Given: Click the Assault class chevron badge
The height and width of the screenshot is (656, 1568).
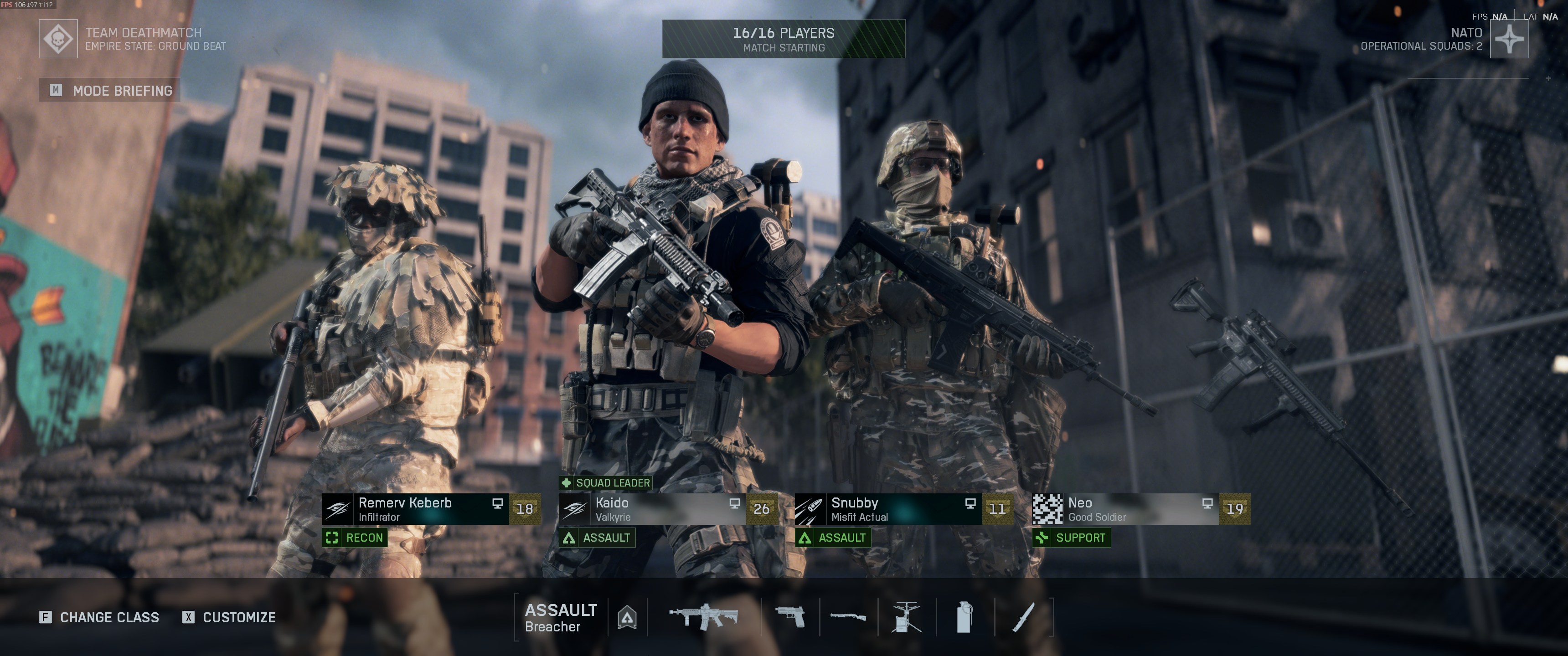Looking at the screenshot, I should pyautogui.click(x=627, y=618).
